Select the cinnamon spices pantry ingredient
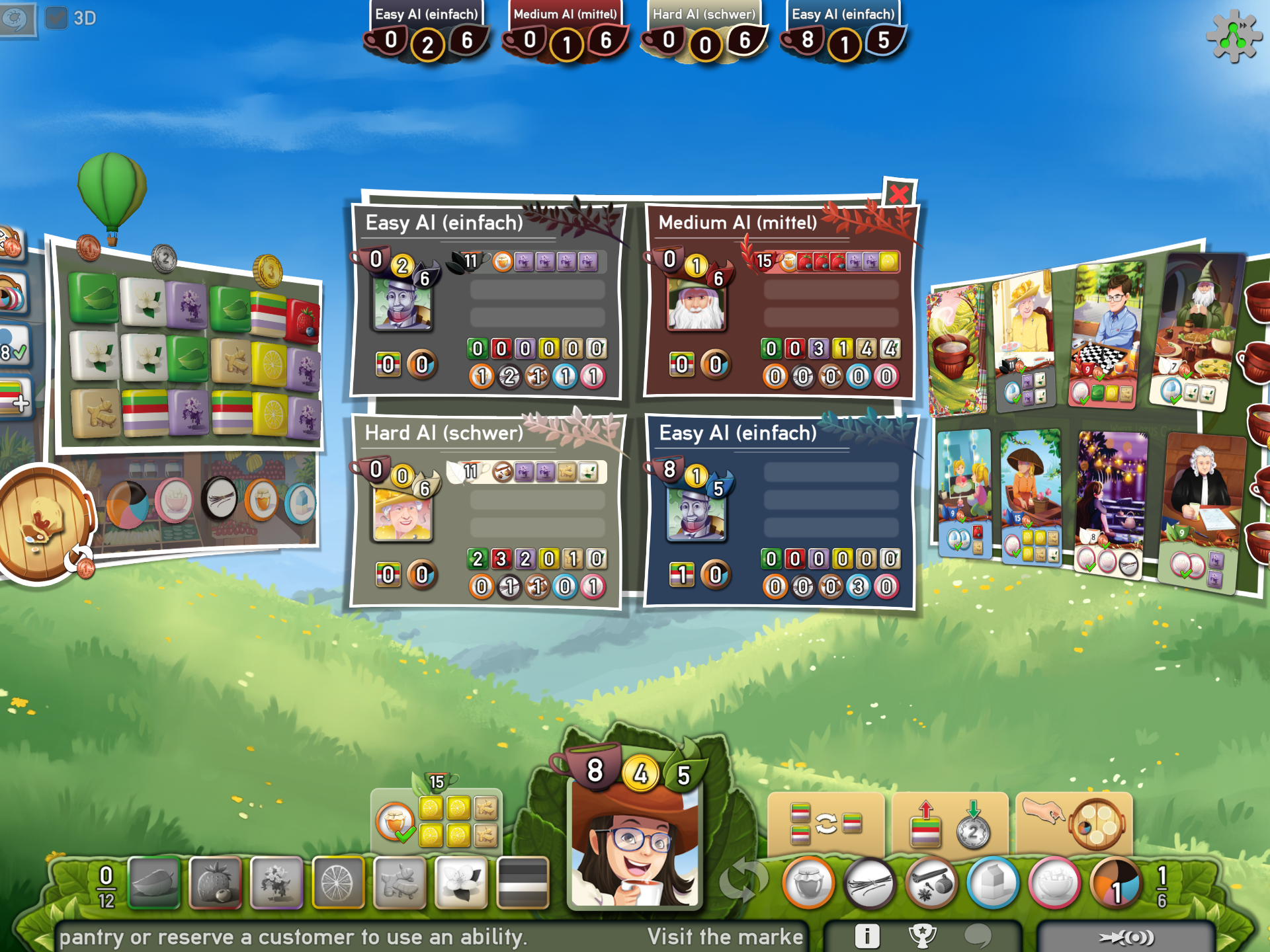The width and height of the screenshot is (1270, 952). point(931,883)
